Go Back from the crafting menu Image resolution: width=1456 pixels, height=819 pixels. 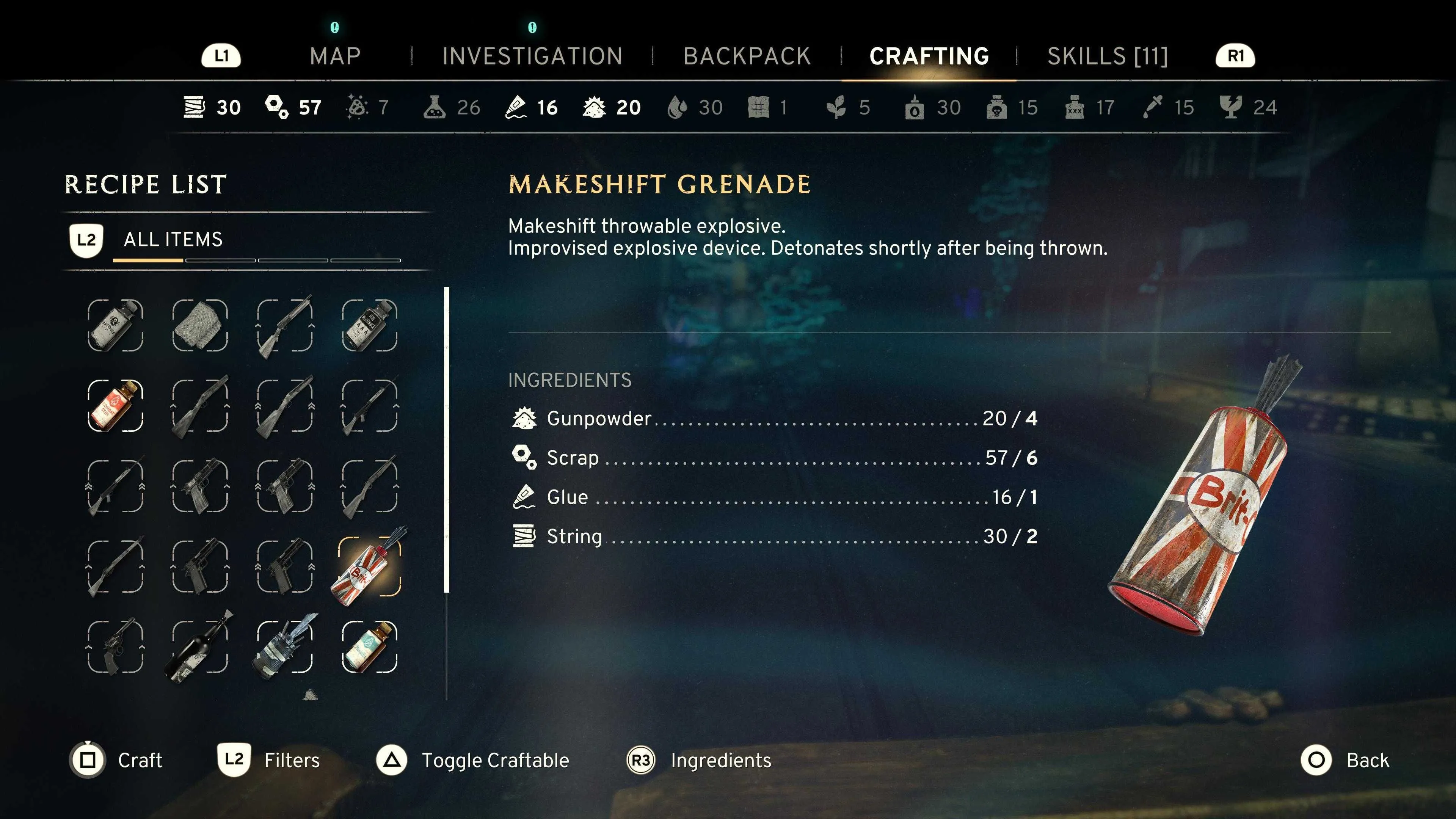click(1345, 760)
